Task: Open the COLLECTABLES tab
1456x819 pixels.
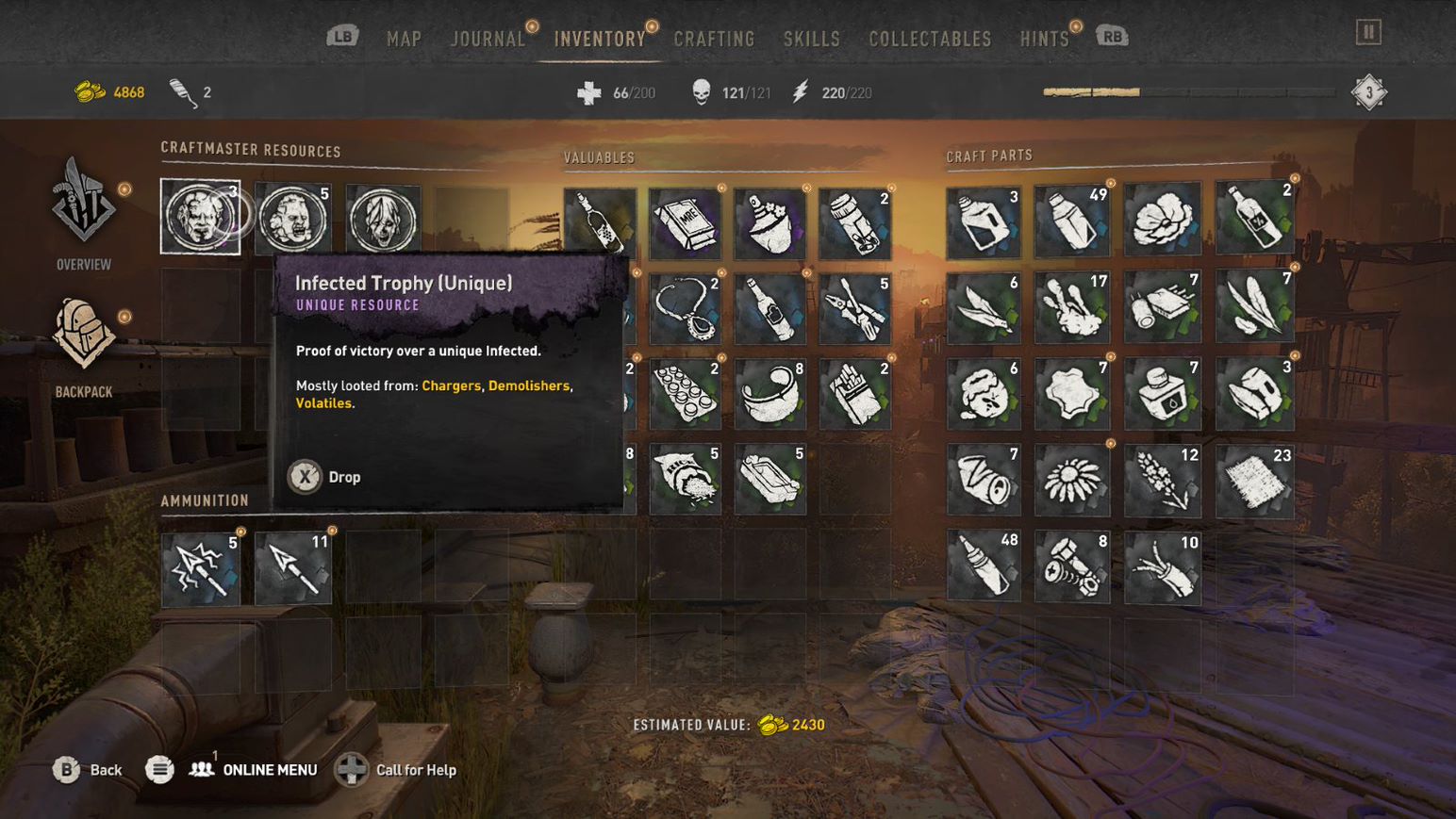Action: pyautogui.click(x=930, y=38)
